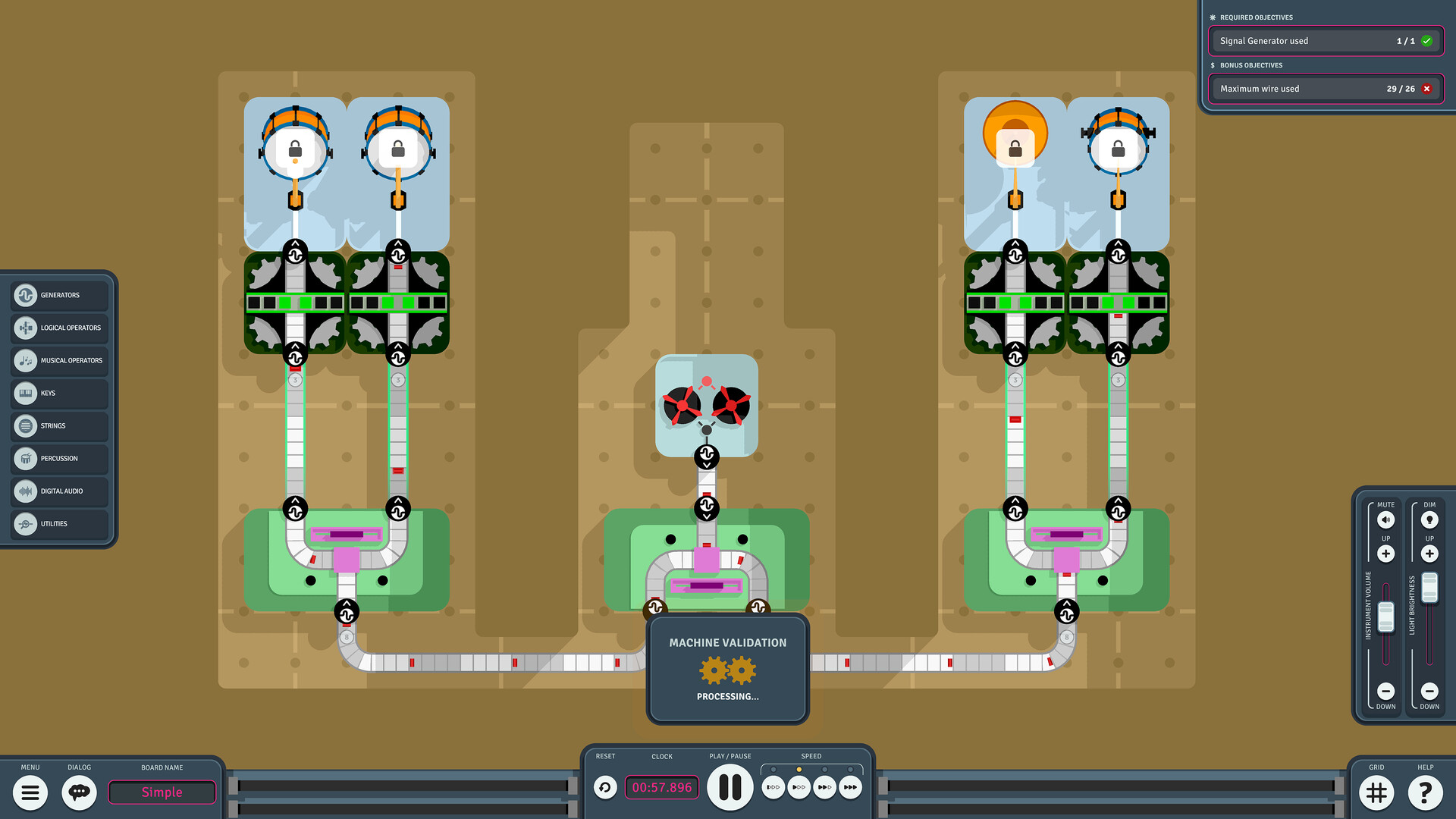The height and width of the screenshot is (819, 1456).
Task: Select the Logical Operators category
Action: (x=58, y=328)
